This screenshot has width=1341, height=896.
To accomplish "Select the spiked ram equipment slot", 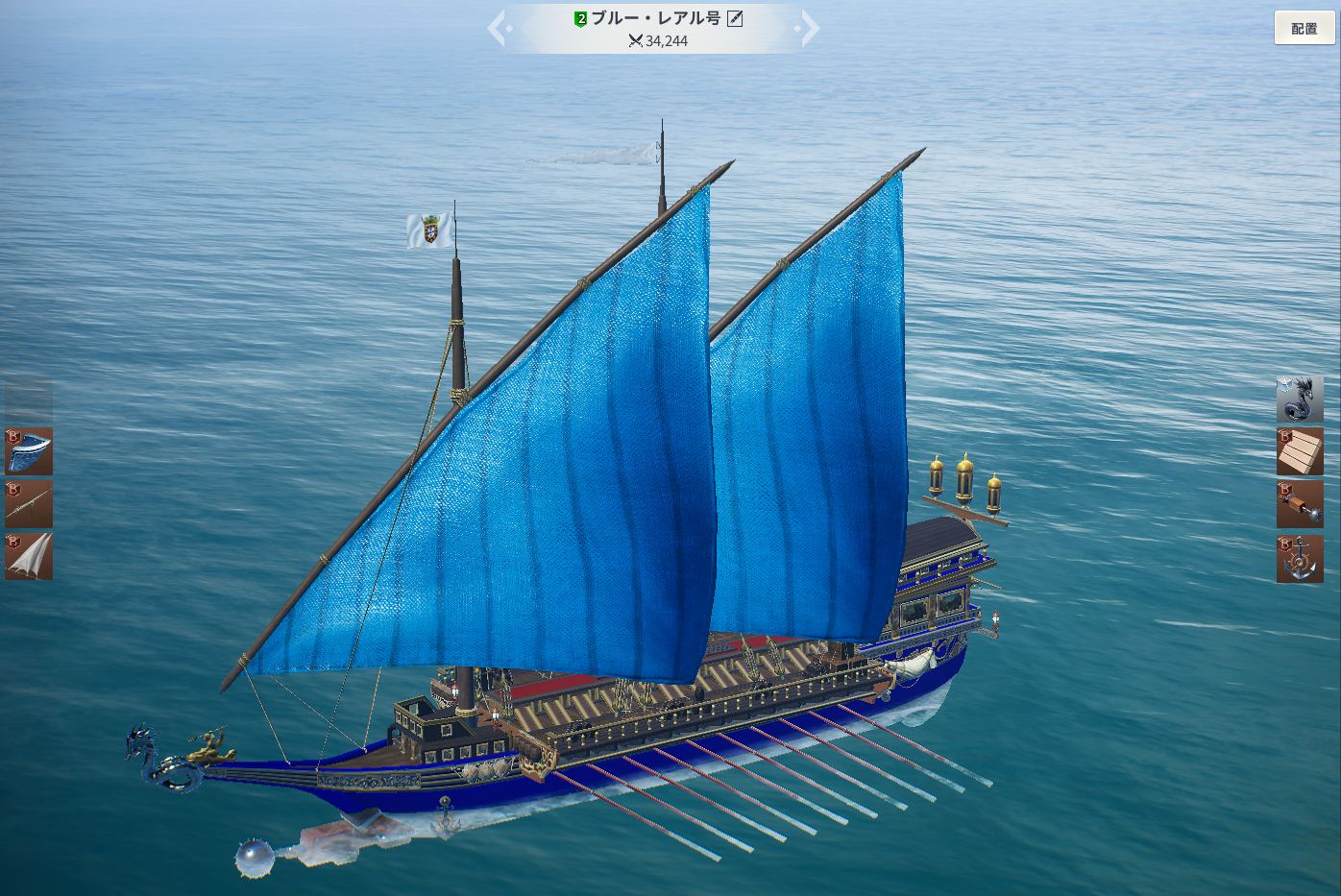I will click(x=1300, y=504).
